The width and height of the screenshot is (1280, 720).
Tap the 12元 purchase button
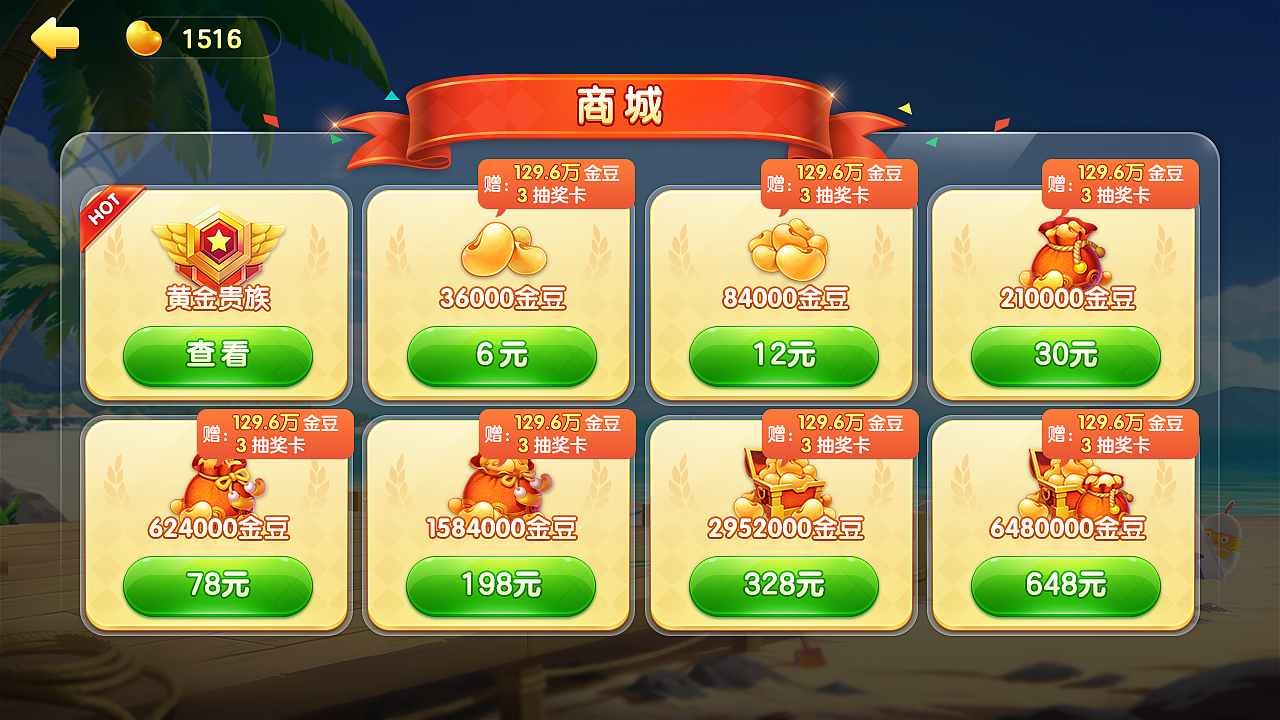click(x=783, y=356)
